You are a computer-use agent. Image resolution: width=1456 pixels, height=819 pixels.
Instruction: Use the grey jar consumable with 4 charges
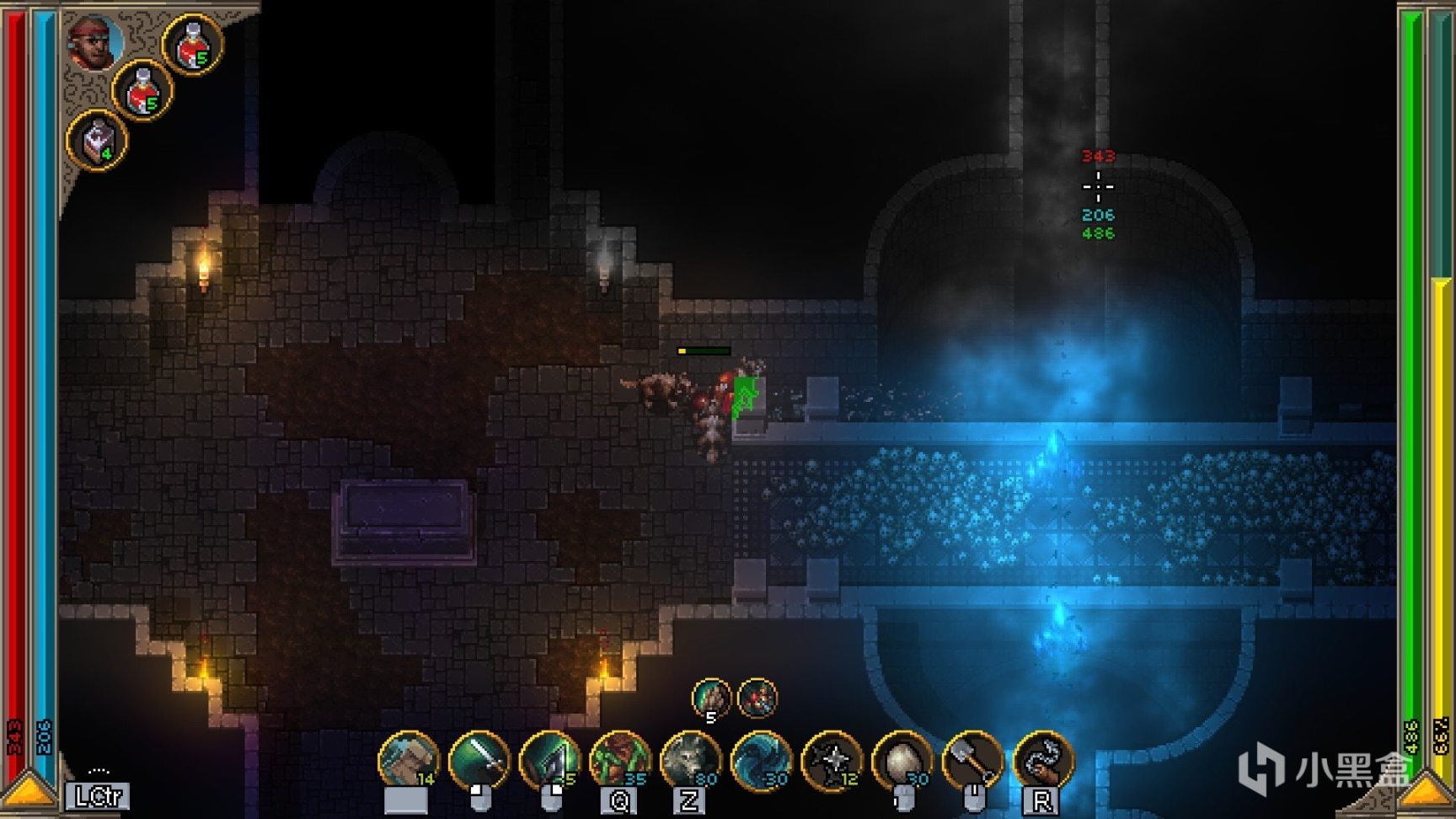coord(98,140)
